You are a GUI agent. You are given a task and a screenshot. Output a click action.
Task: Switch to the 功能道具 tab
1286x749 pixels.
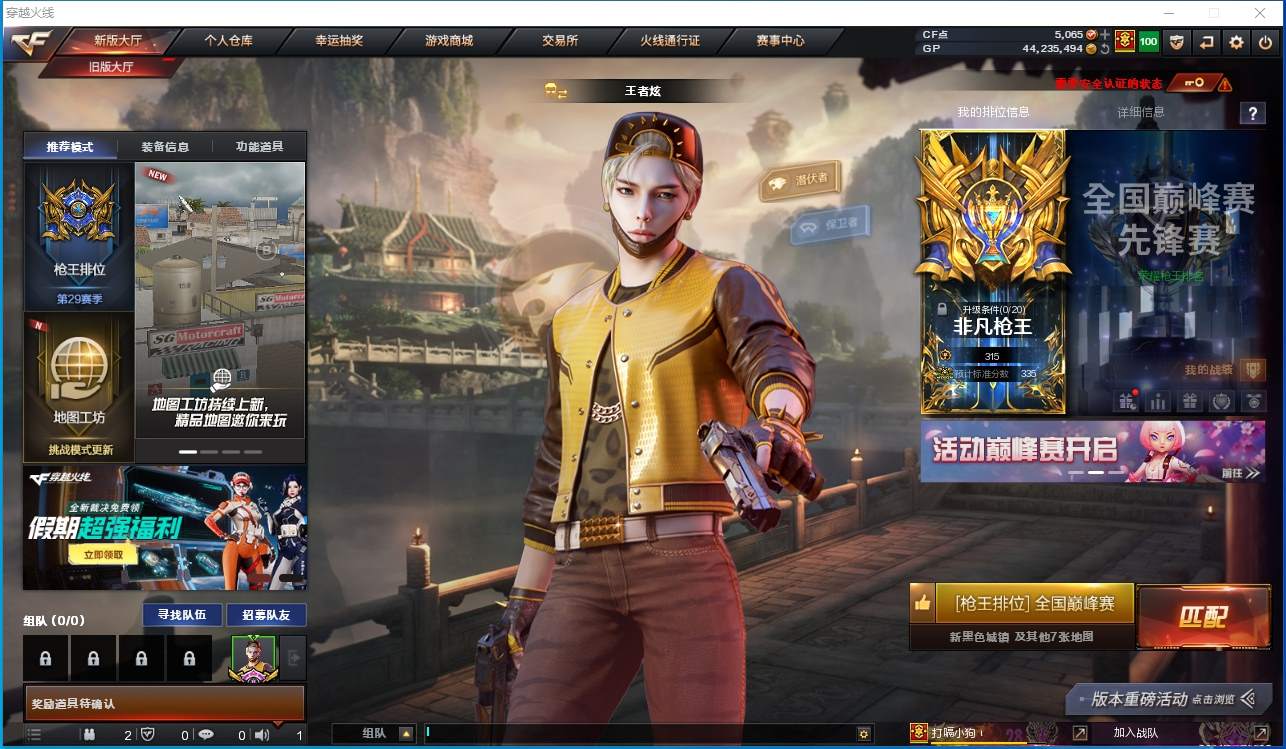(259, 147)
